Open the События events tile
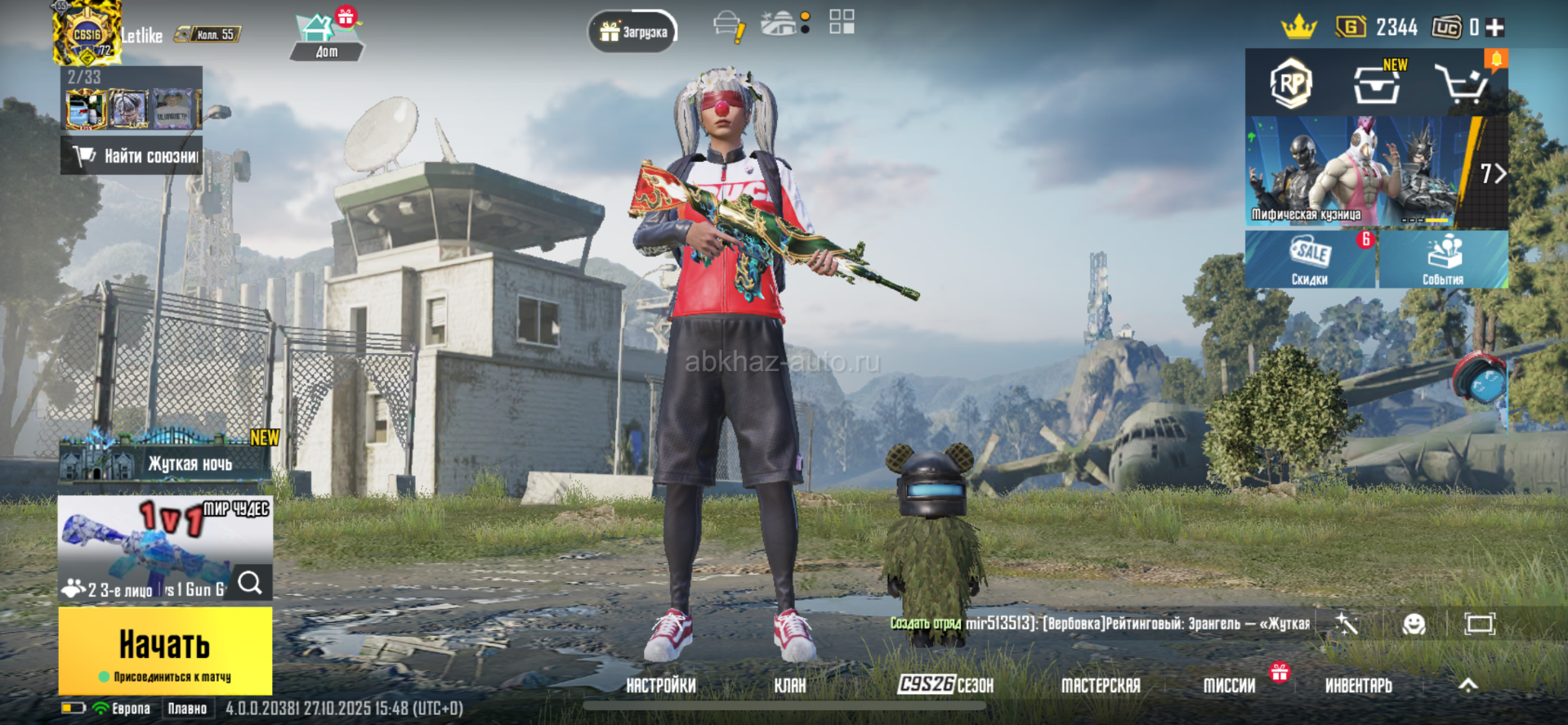This screenshot has width=1568, height=725. 1443,259
